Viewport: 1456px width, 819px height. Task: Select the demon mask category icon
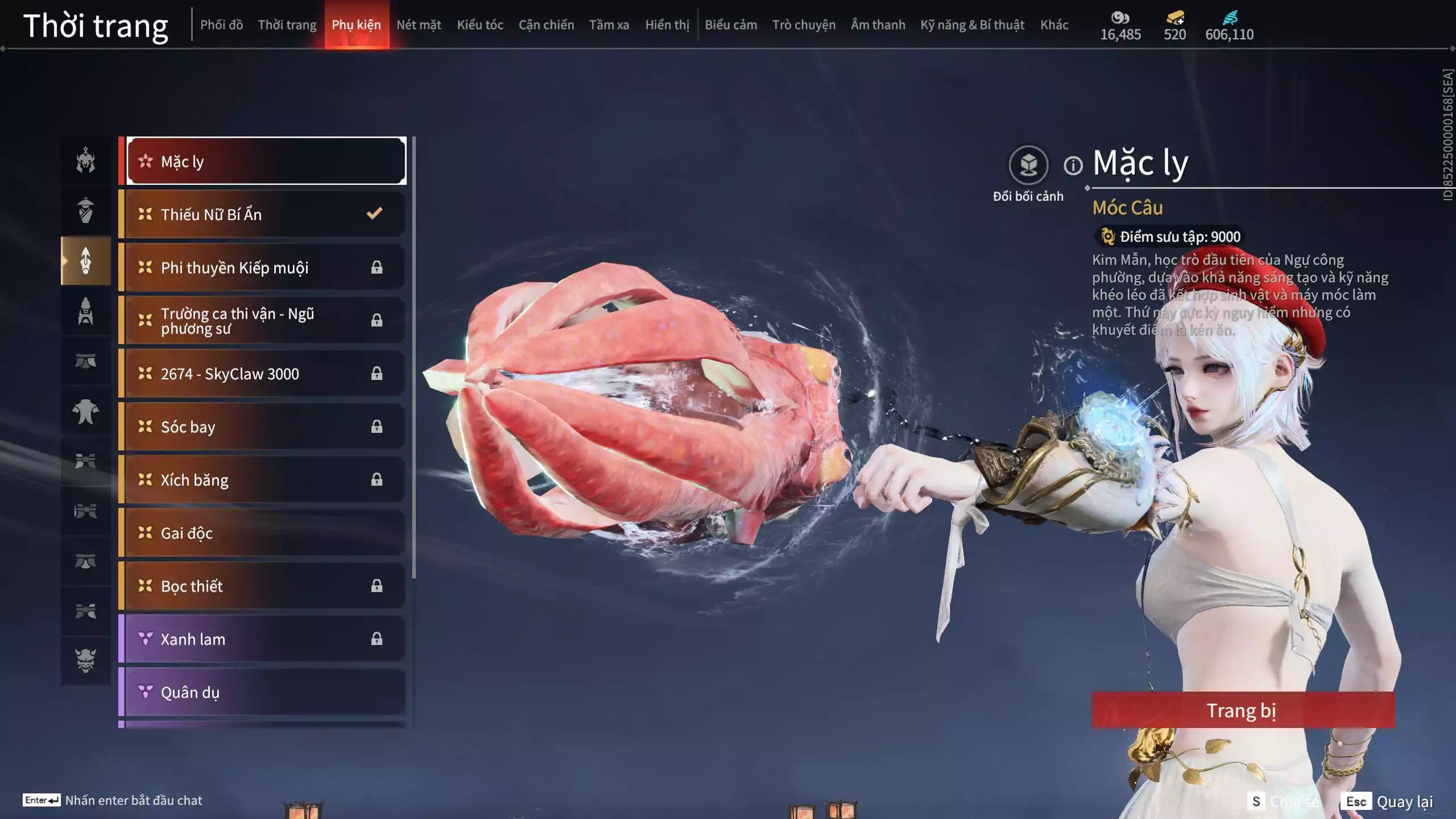tap(86, 660)
